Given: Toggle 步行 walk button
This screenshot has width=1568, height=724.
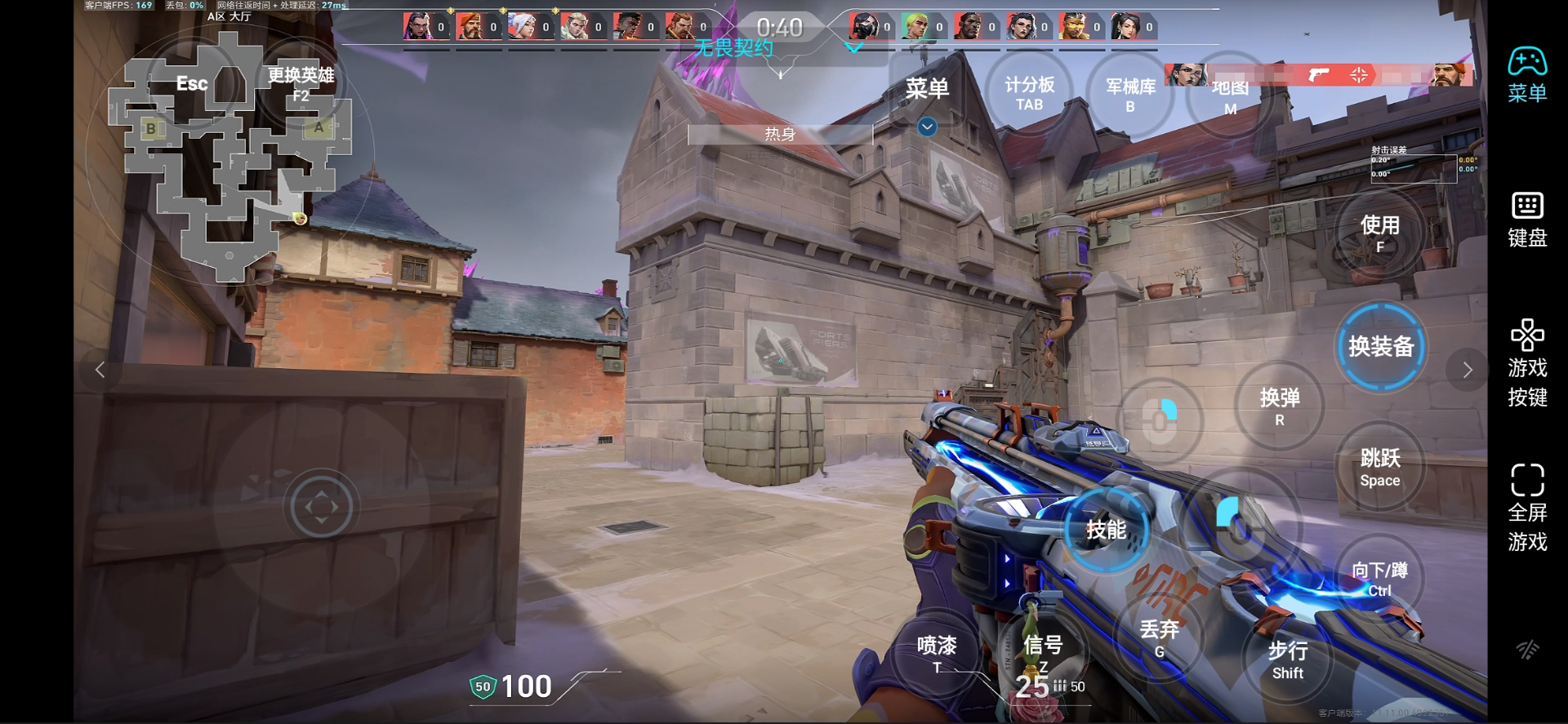Looking at the screenshot, I should 1288,660.
